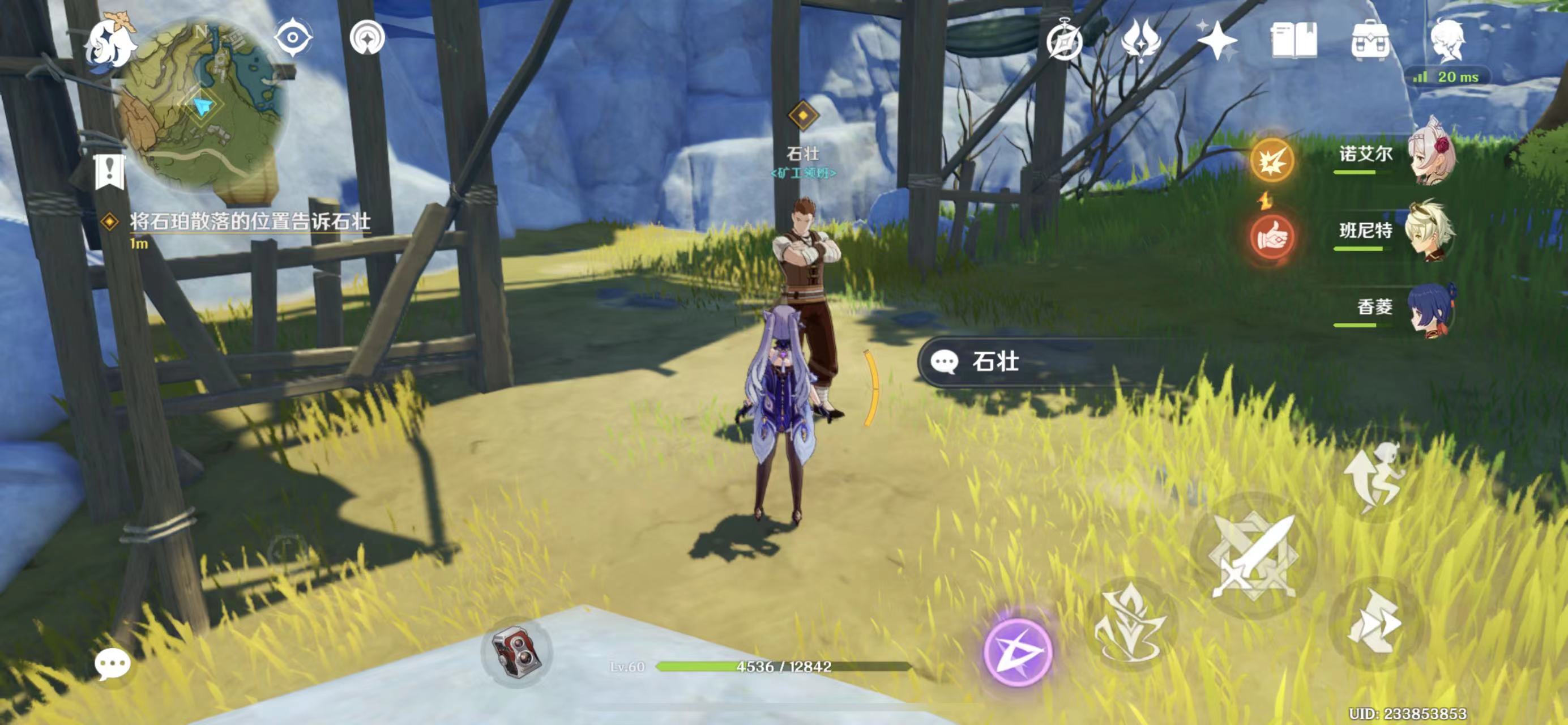Open the backpack inventory
Image resolution: width=1568 pixels, height=725 pixels.
(x=1370, y=41)
